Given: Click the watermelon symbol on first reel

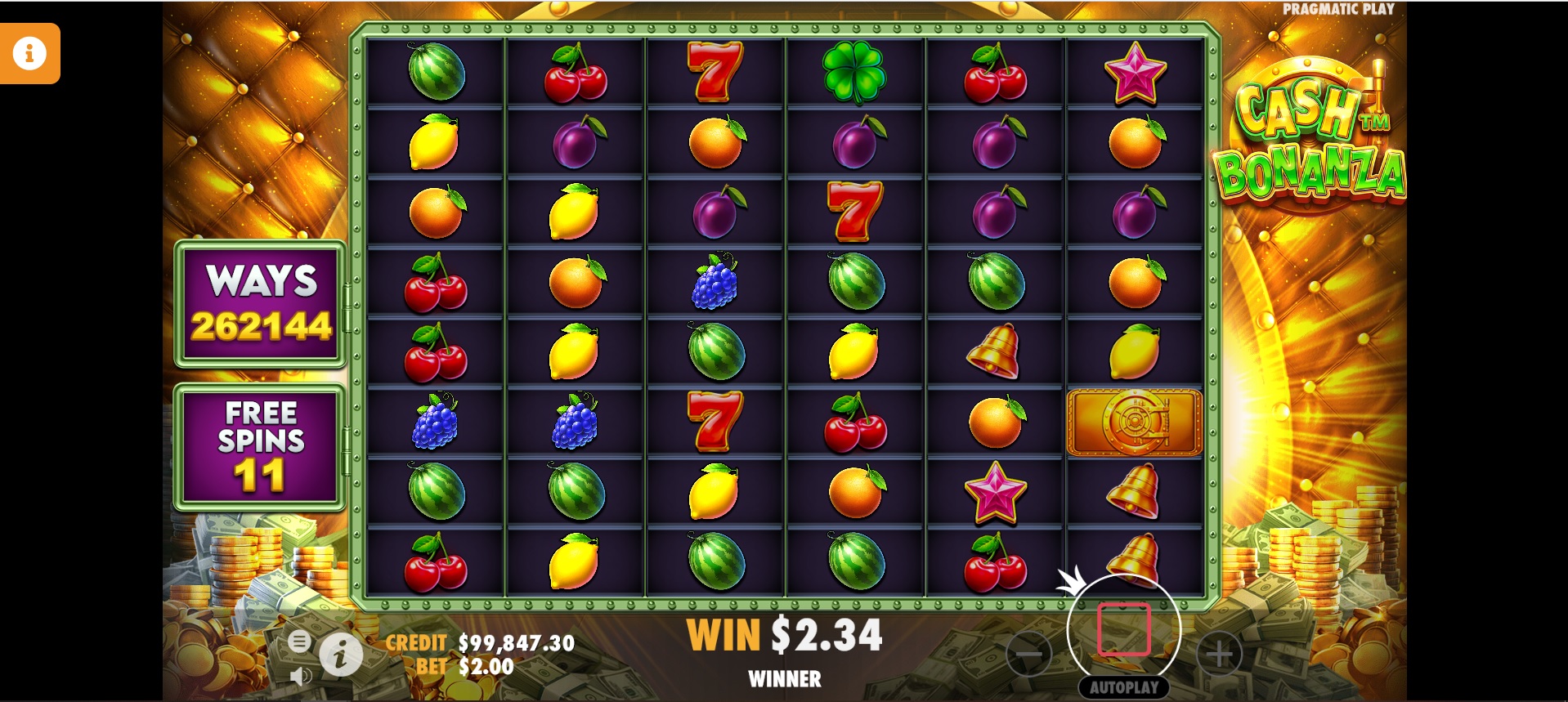Looking at the screenshot, I should click(437, 72).
